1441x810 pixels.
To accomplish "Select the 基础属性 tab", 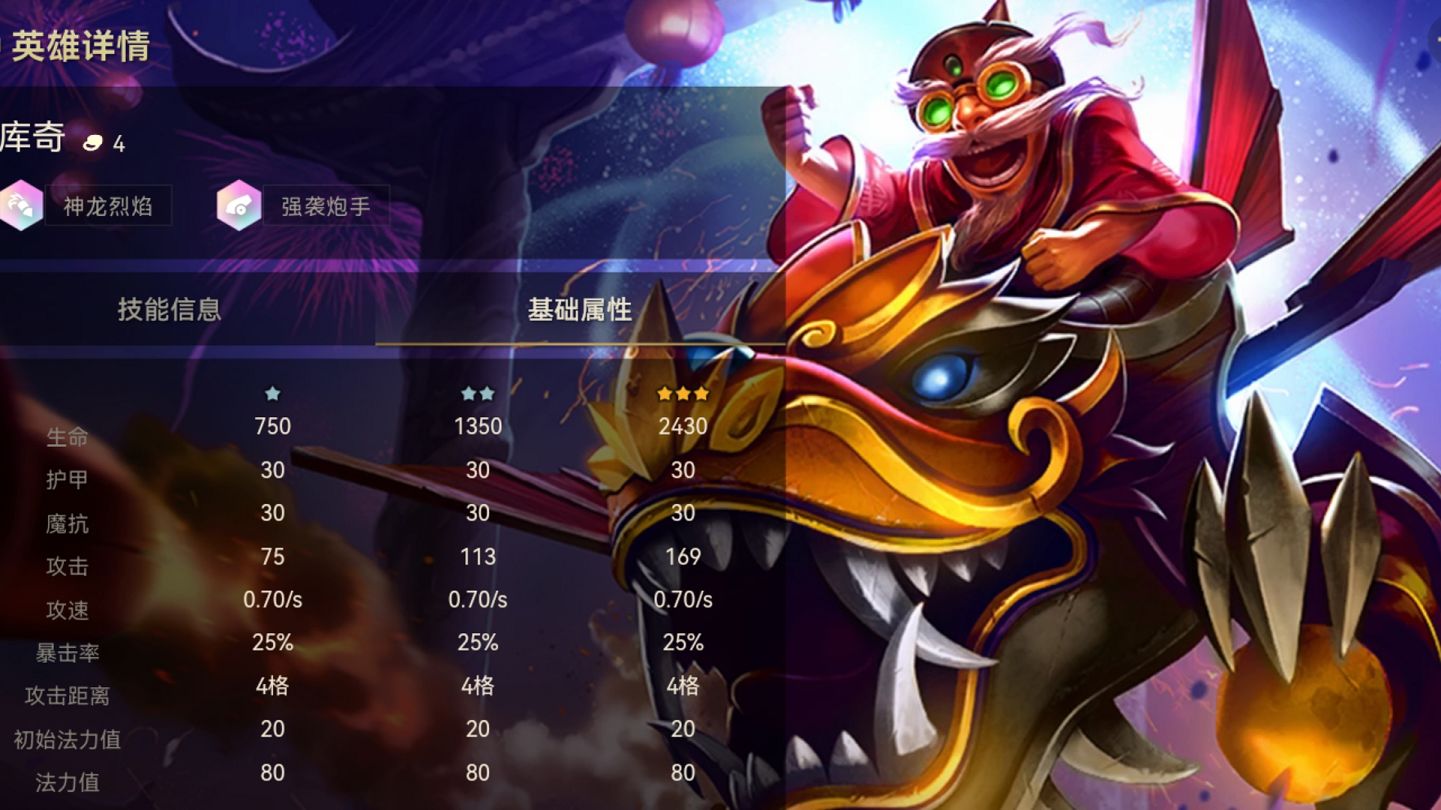I will point(579,309).
